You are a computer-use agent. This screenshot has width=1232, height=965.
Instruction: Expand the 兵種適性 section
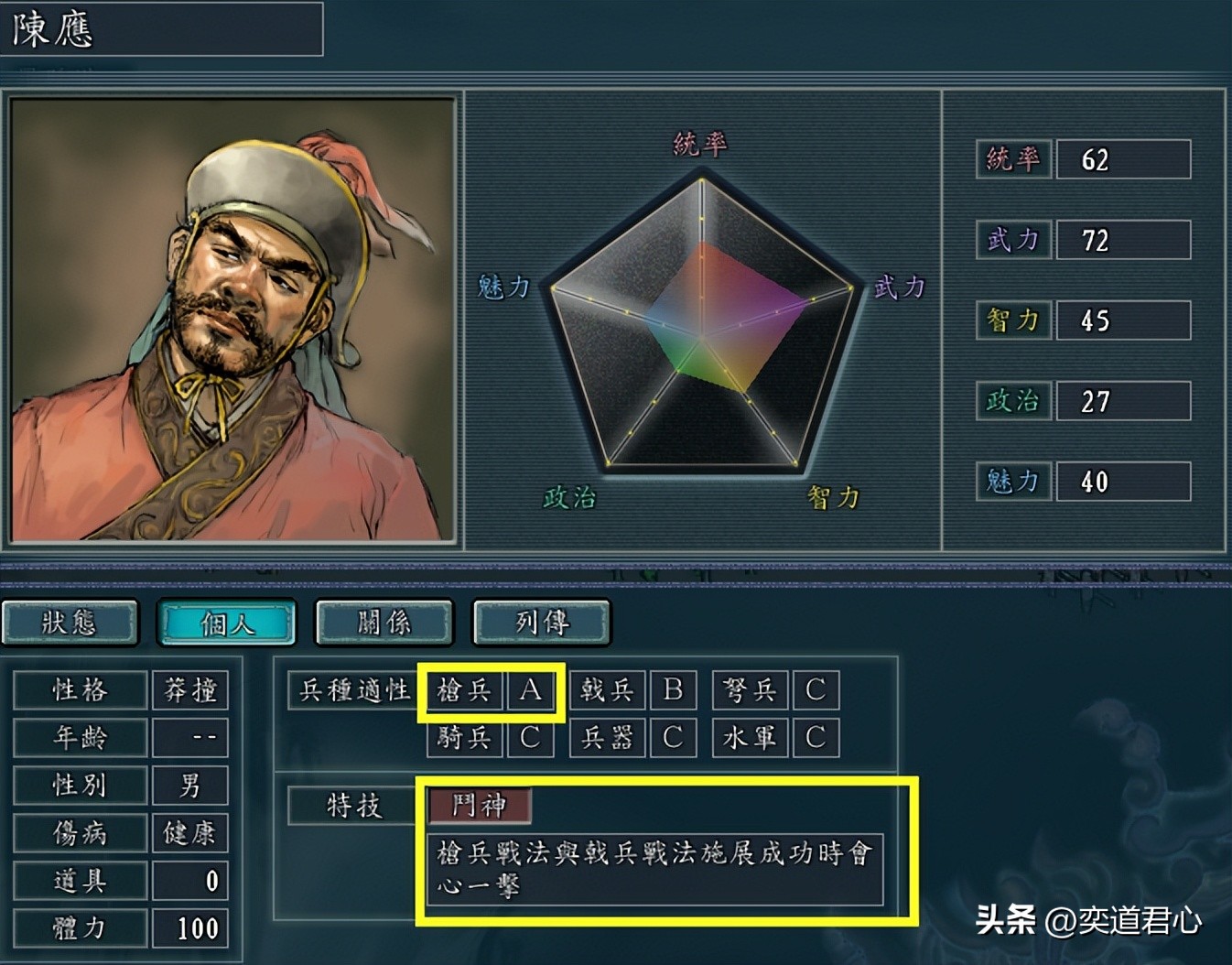click(x=351, y=691)
